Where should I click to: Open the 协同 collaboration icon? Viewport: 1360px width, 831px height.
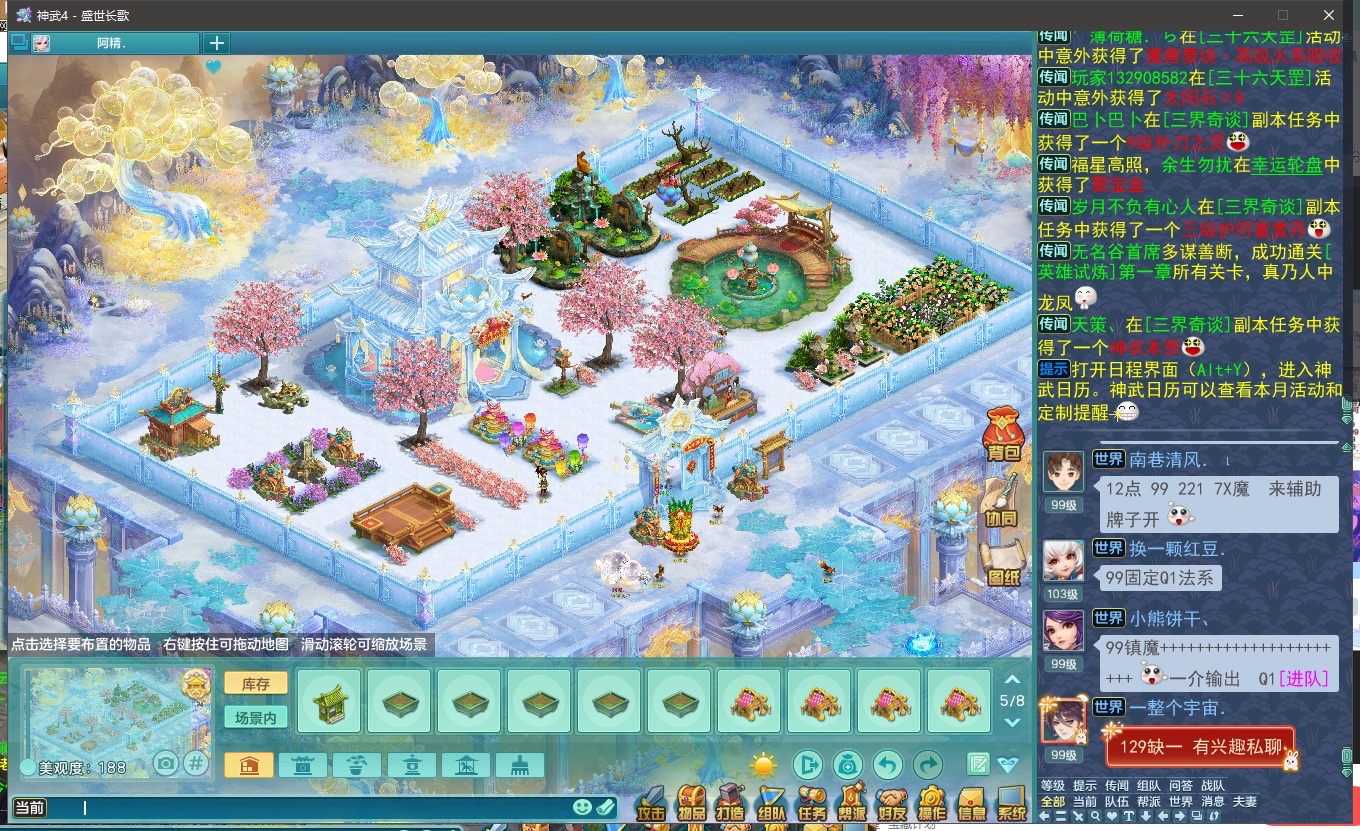tap(1000, 503)
